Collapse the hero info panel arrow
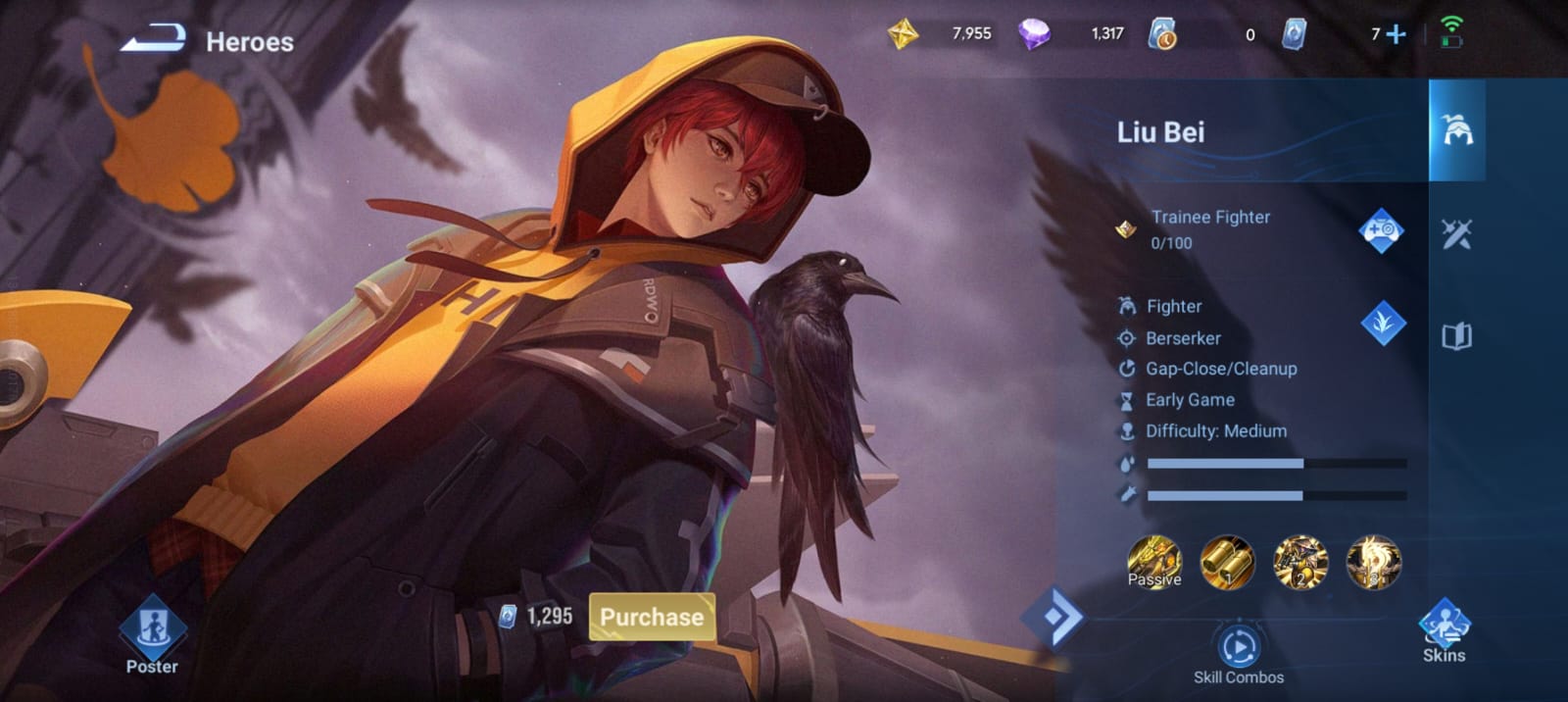This screenshot has width=1568, height=702. tap(1053, 617)
